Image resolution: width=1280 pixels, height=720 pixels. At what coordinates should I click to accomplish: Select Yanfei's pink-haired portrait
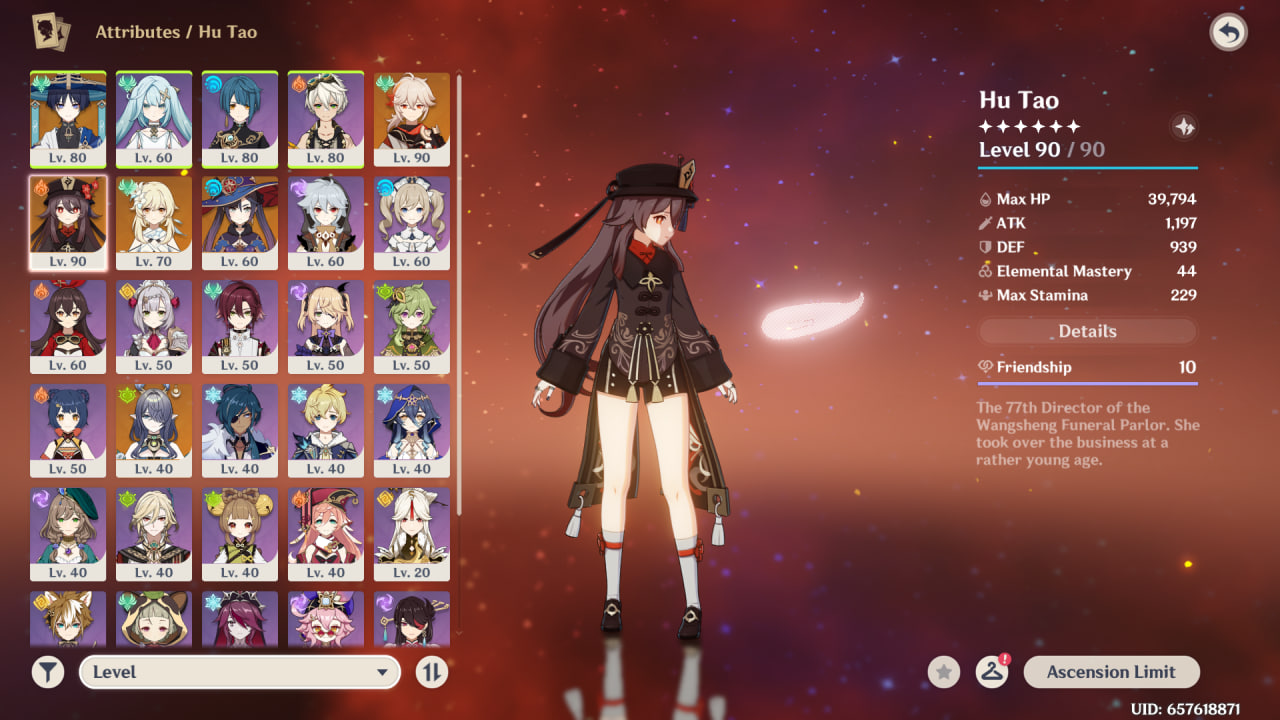point(326,535)
